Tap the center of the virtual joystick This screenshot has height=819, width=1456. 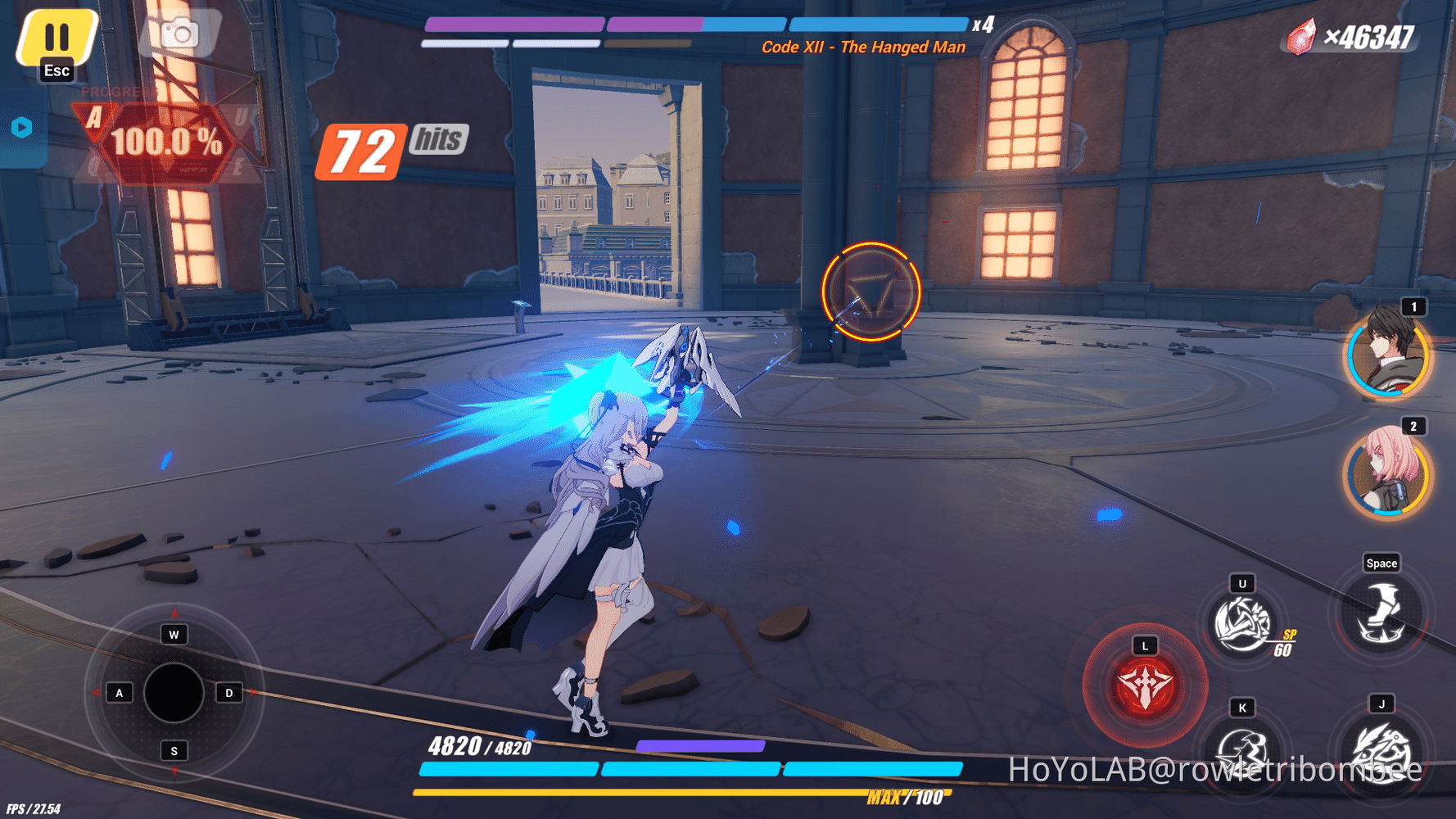173,692
